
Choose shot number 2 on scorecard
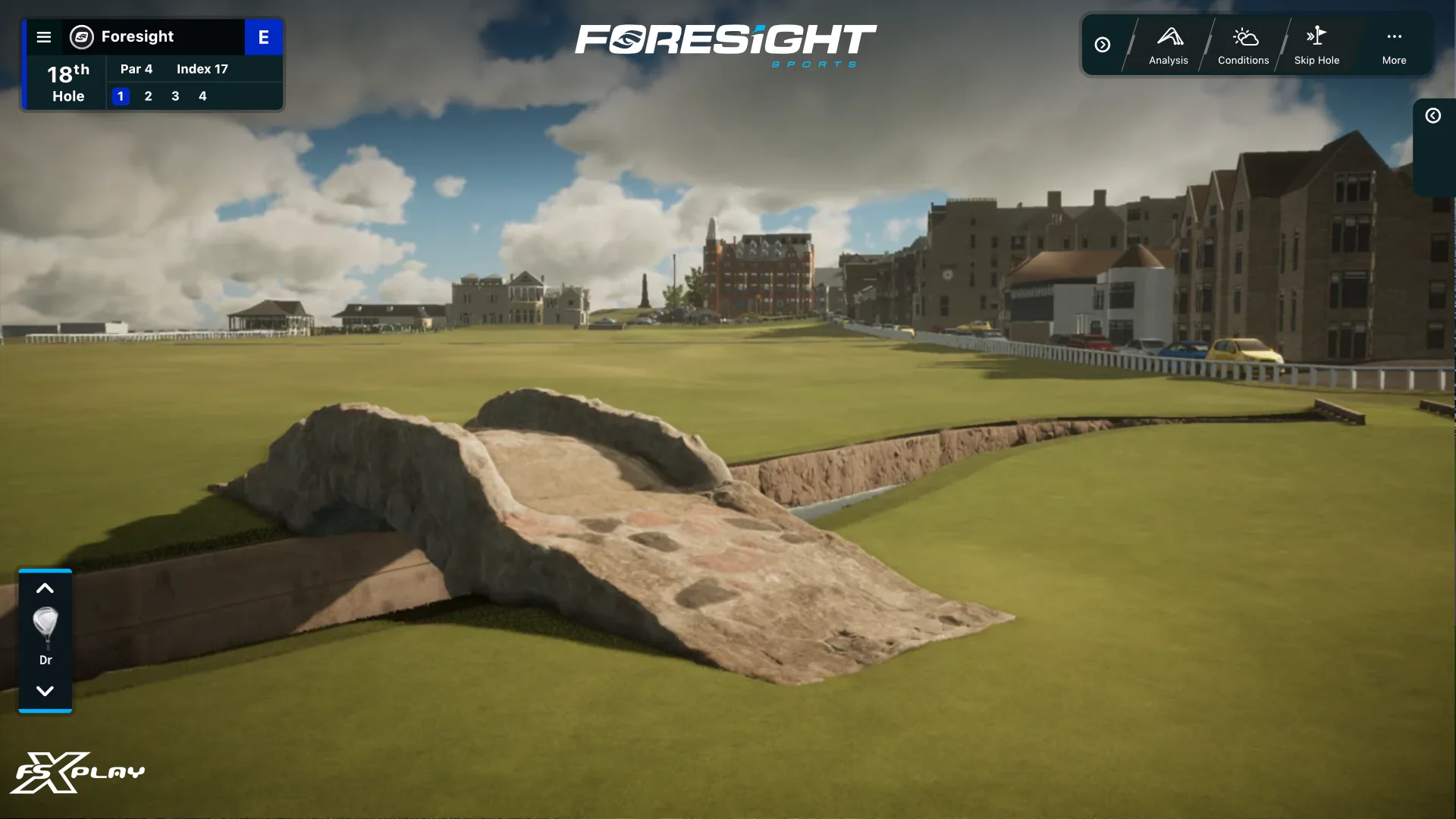tap(148, 96)
